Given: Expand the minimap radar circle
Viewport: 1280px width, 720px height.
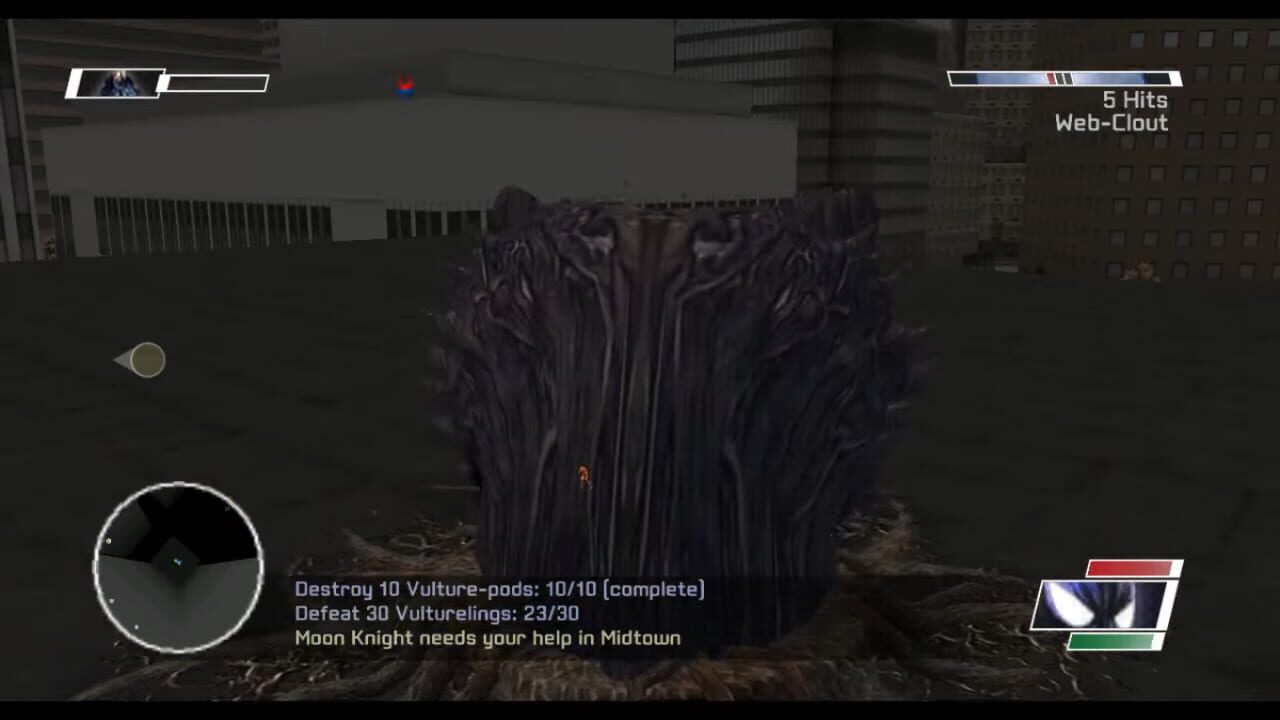Looking at the screenshot, I should point(178,568).
